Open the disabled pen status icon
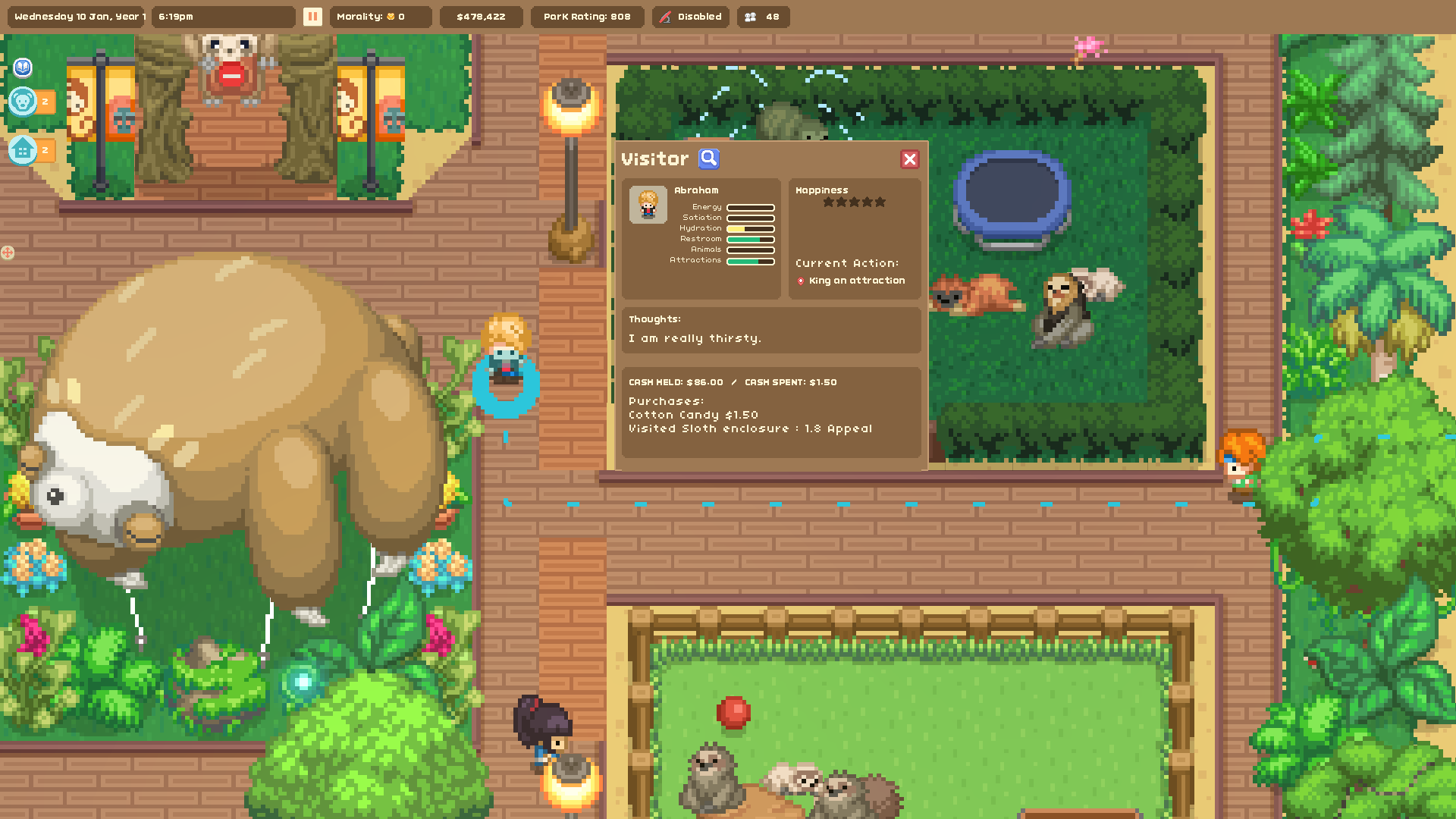The image size is (1456, 819). 666,16
